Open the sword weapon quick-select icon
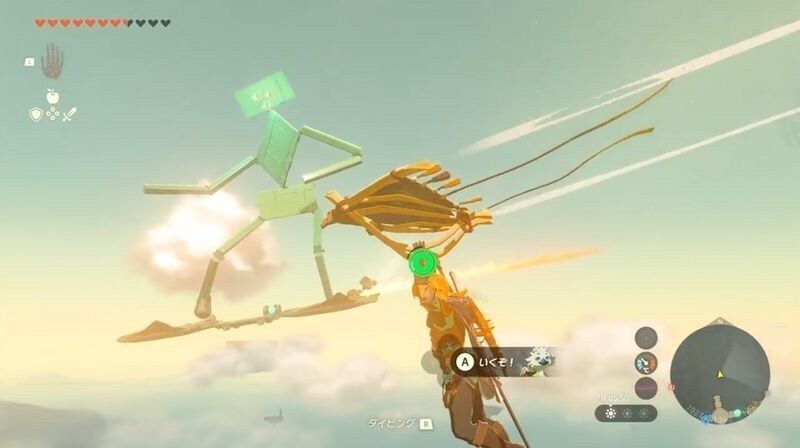Image resolution: width=800 pixels, height=448 pixels. tap(69, 115)
